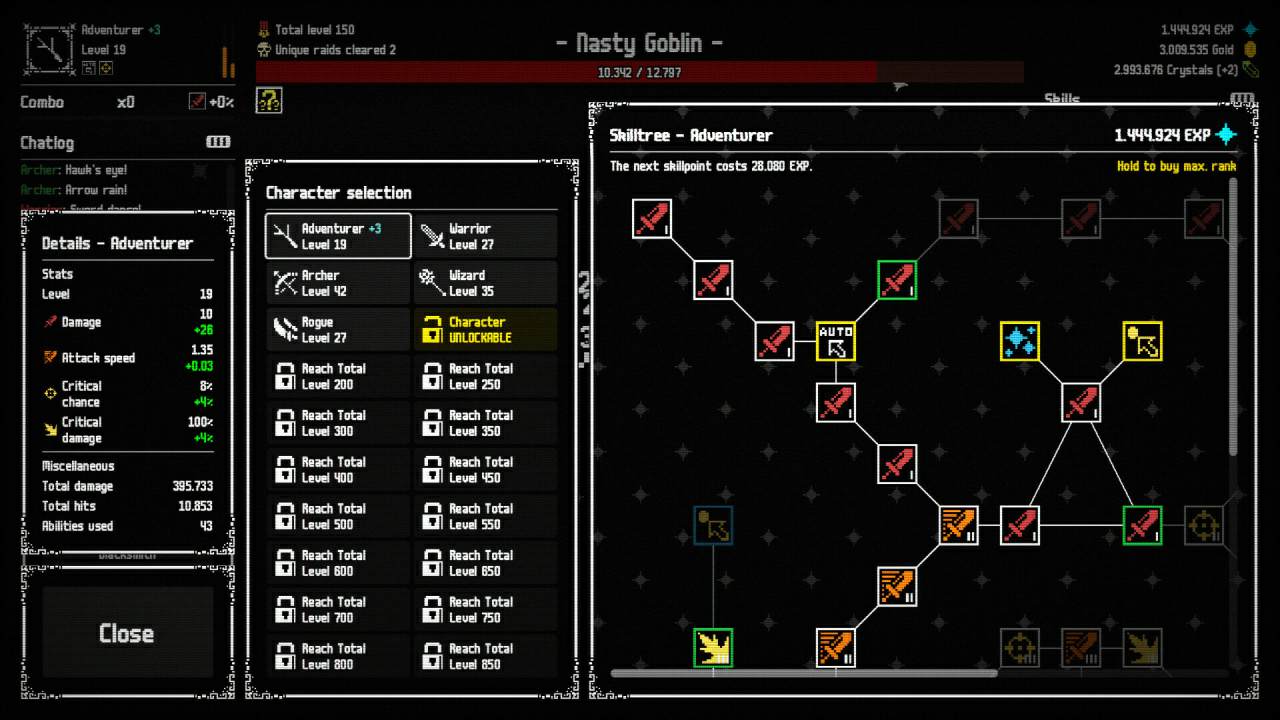Switch to the Wizard level 35
The height and width of the screenshot is (720, 1280).
[486, 283]
